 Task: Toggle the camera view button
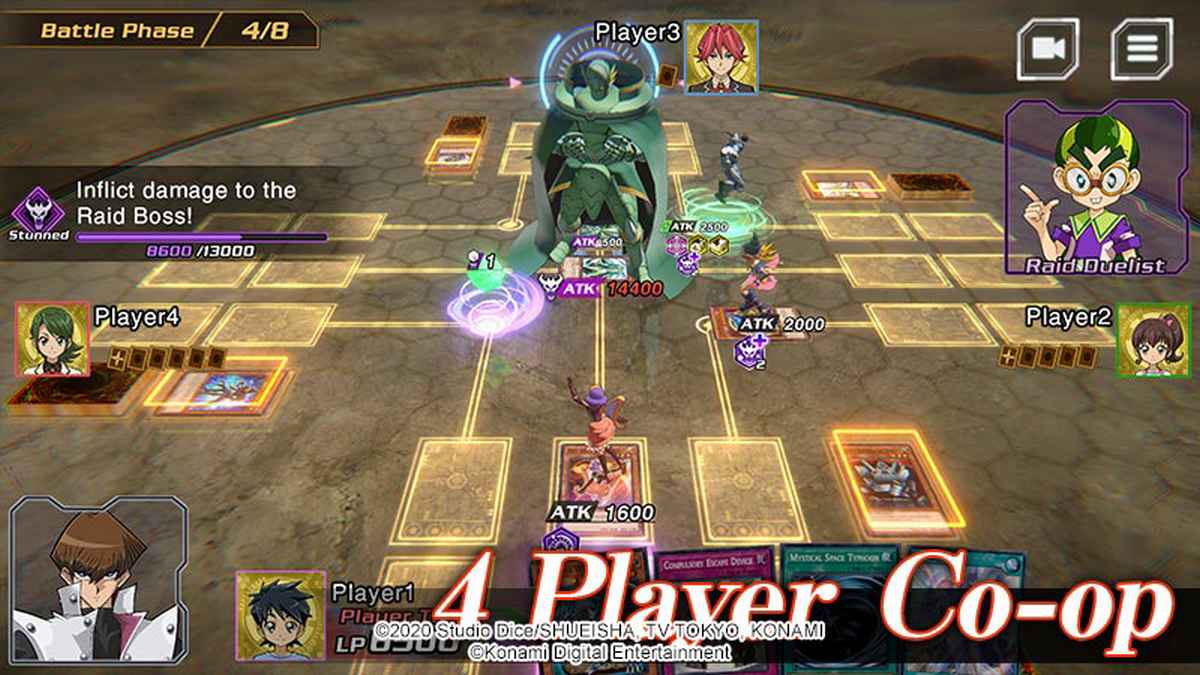click(1048, 48)
